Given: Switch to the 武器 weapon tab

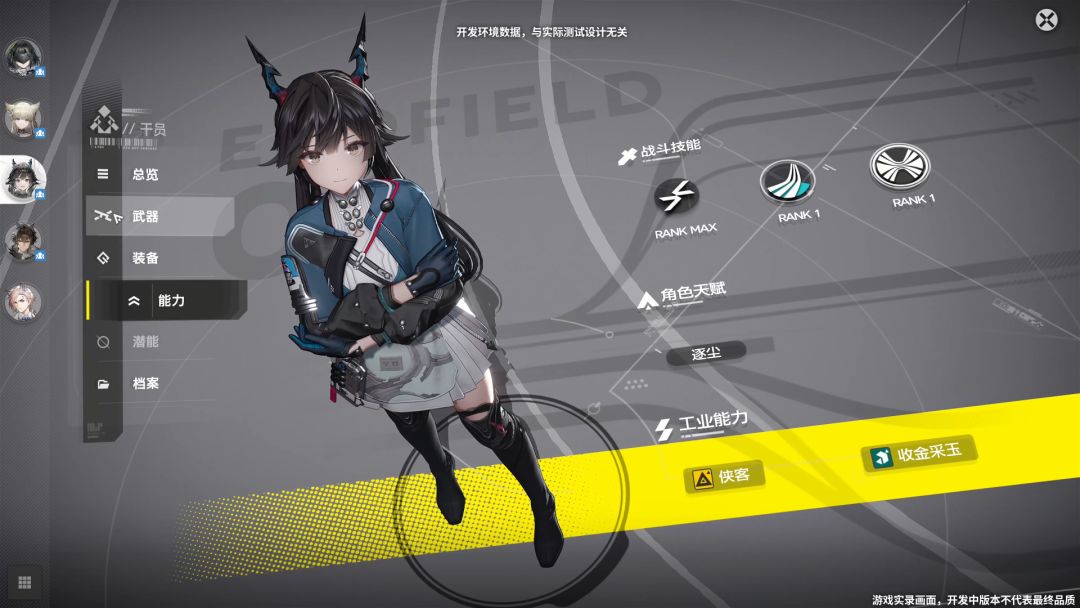Looking at the screenshot, I should click(145, 216).
